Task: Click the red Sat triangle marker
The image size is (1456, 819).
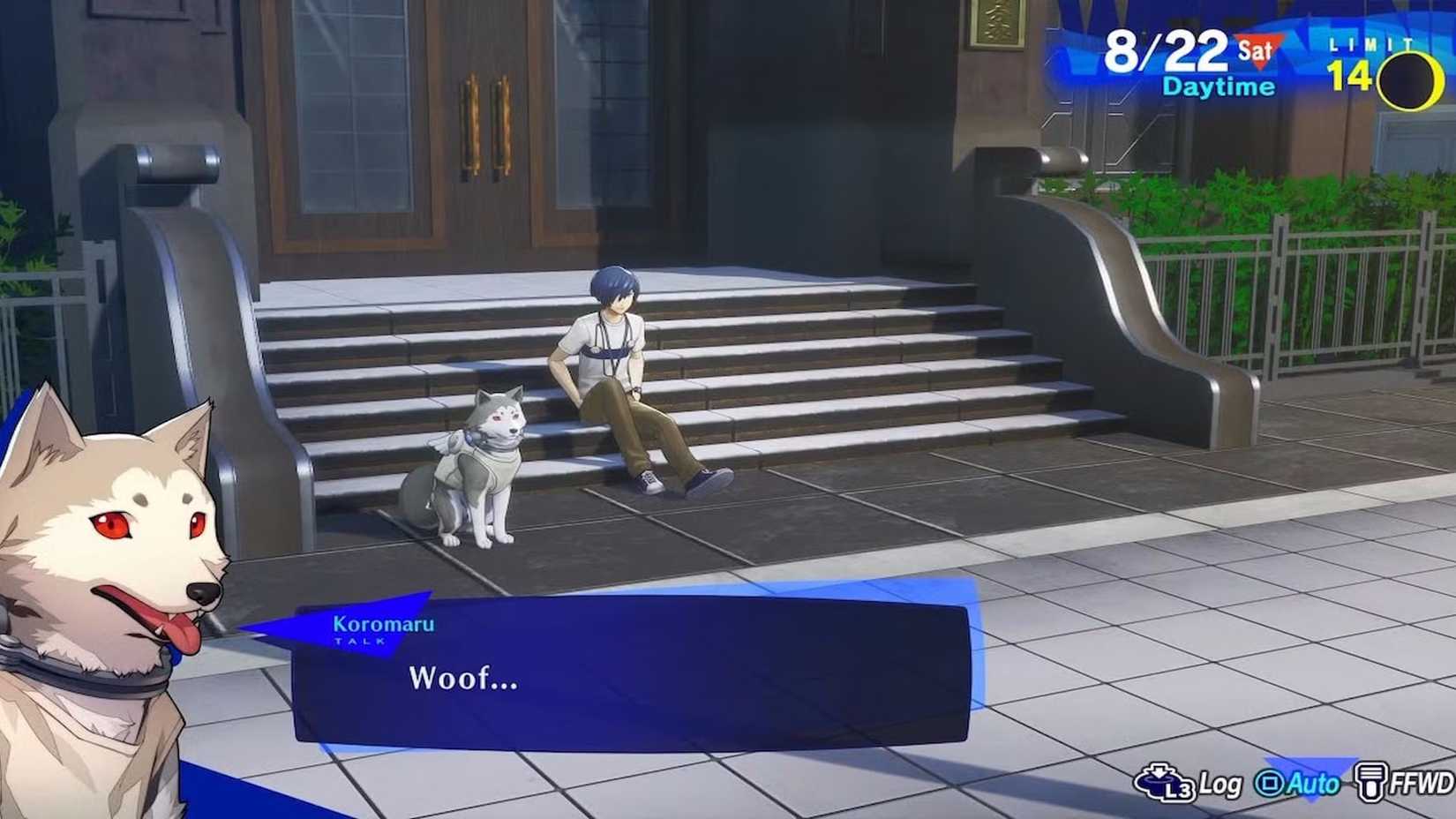Action: [1257, 51]
